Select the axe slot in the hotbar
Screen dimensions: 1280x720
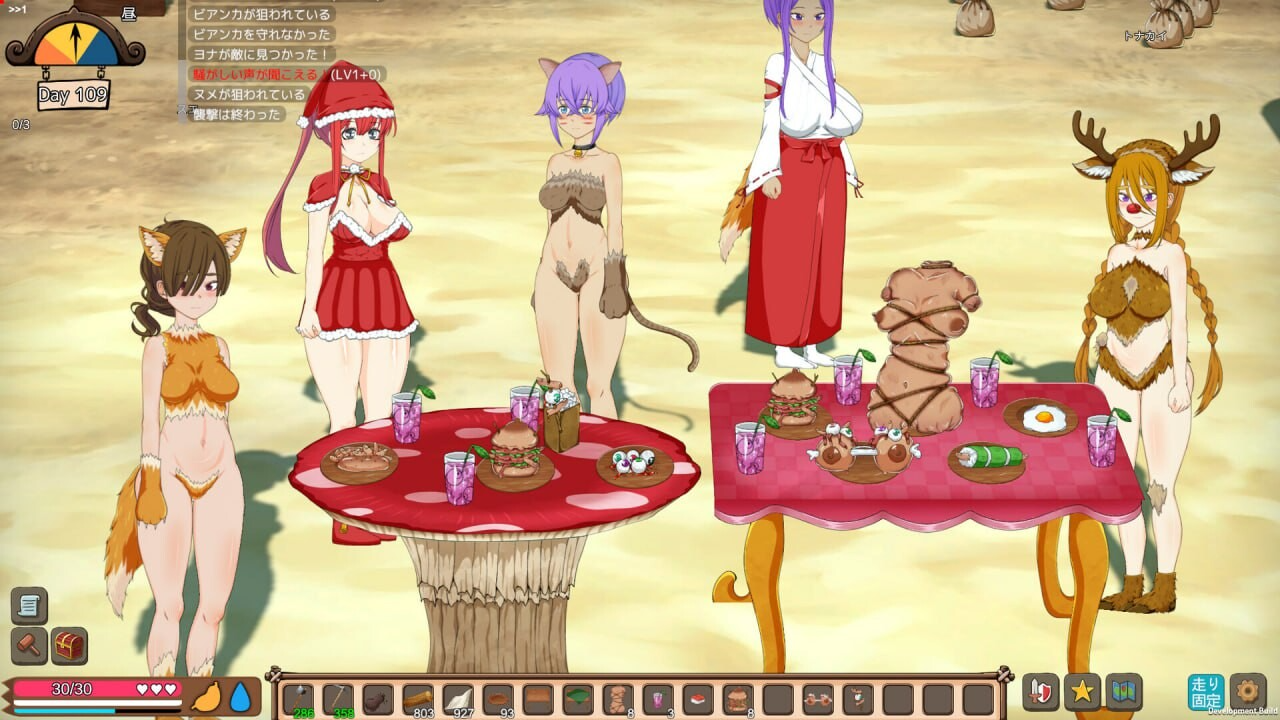click(x=298, y=698)
